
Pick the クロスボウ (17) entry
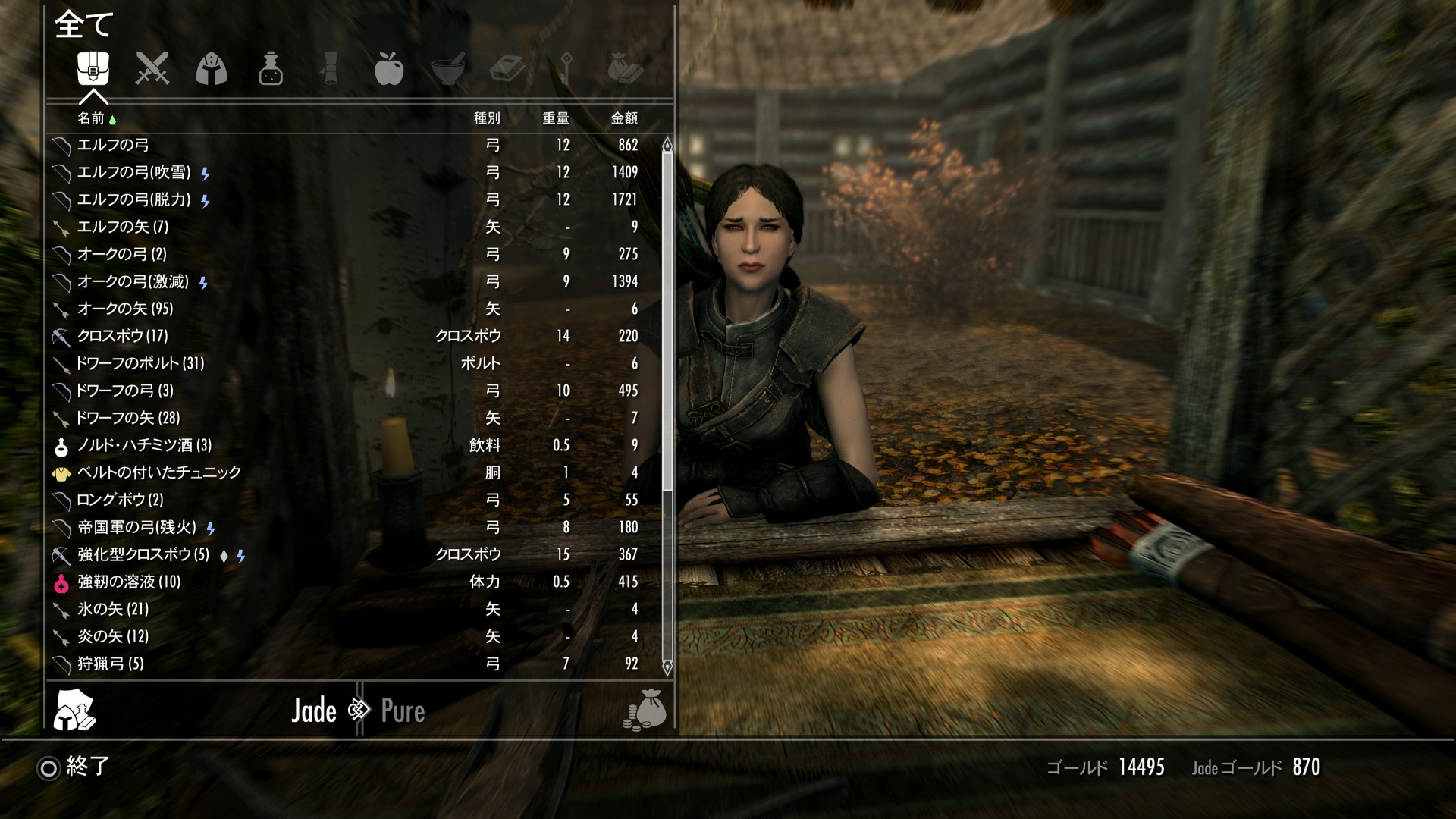point(123,336)
